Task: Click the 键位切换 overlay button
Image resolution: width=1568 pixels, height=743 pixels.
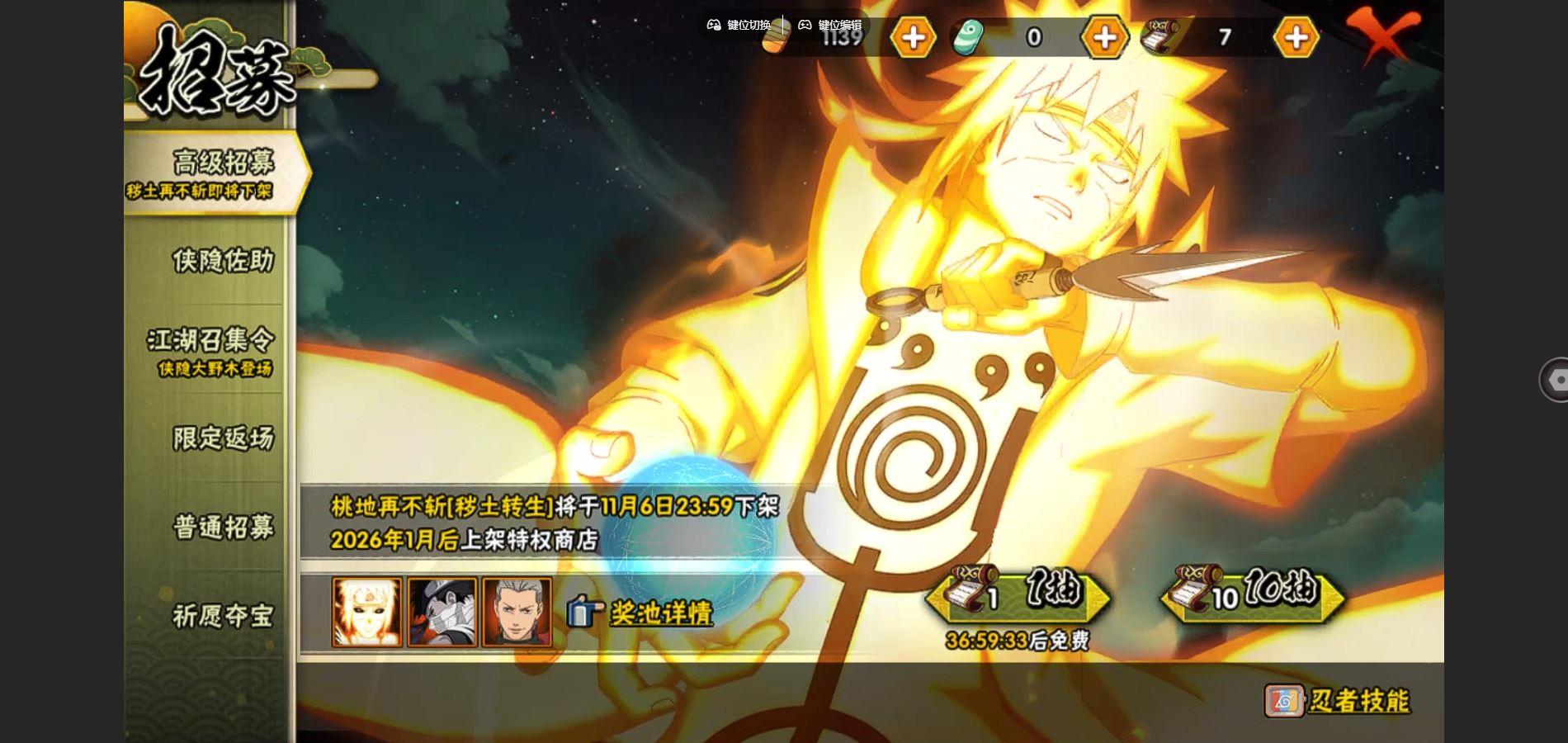Action: 739,25
